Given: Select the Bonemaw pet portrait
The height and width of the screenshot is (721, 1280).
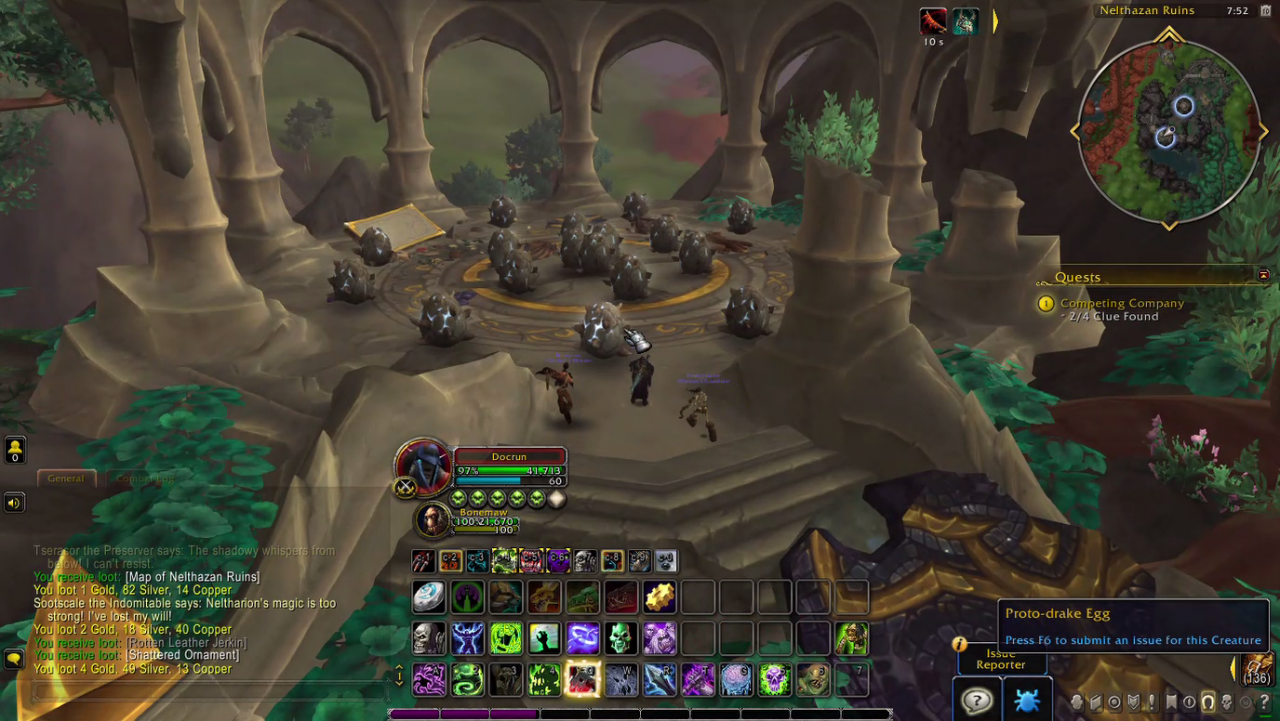Looking at the screenshot, I should click(433, 520).
